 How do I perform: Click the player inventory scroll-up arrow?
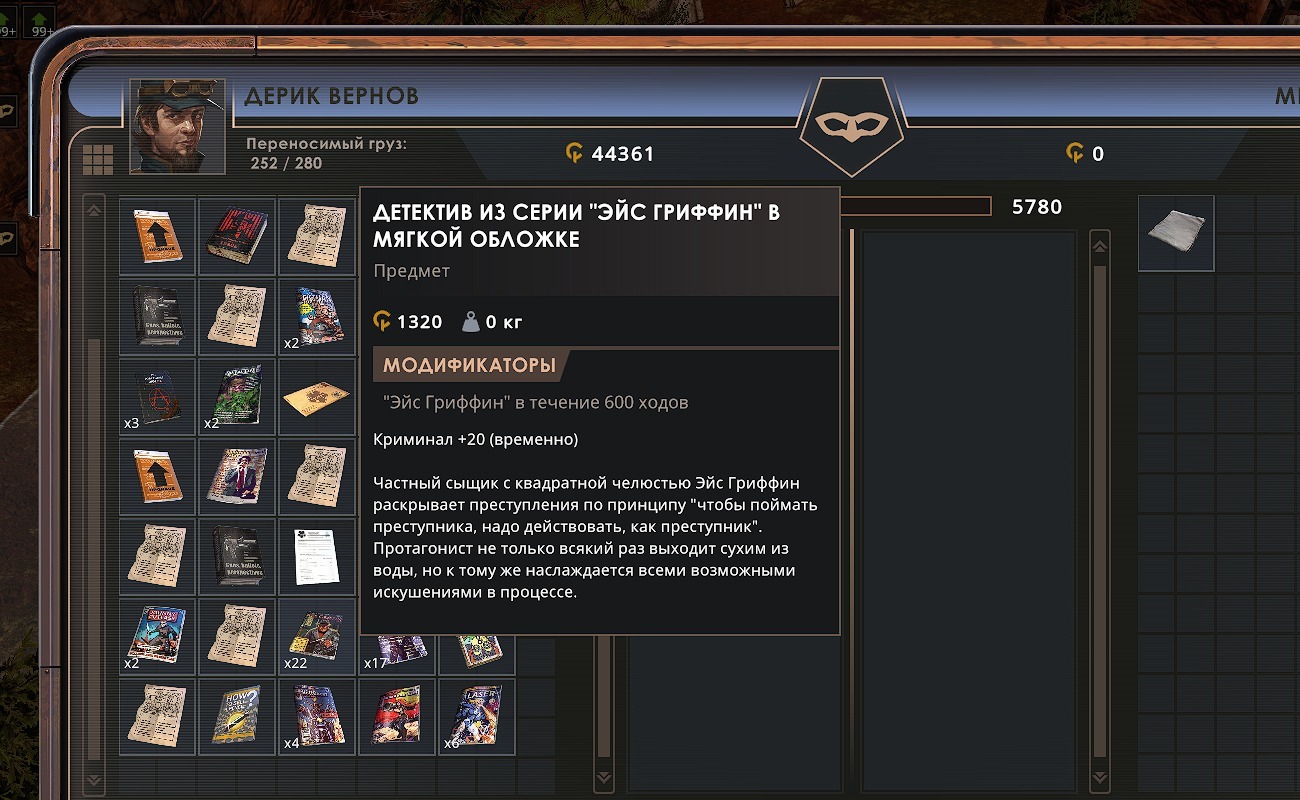tap(94, 210)
